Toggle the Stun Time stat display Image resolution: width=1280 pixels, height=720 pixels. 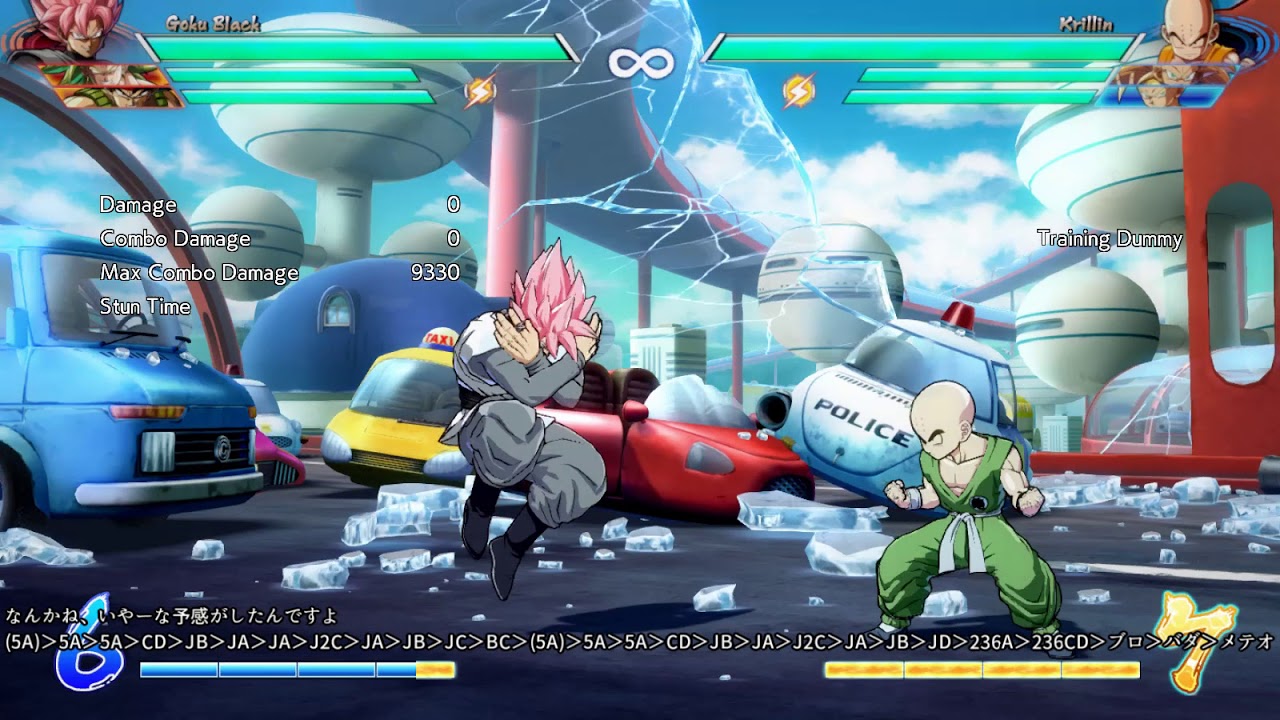pos(146,307)
